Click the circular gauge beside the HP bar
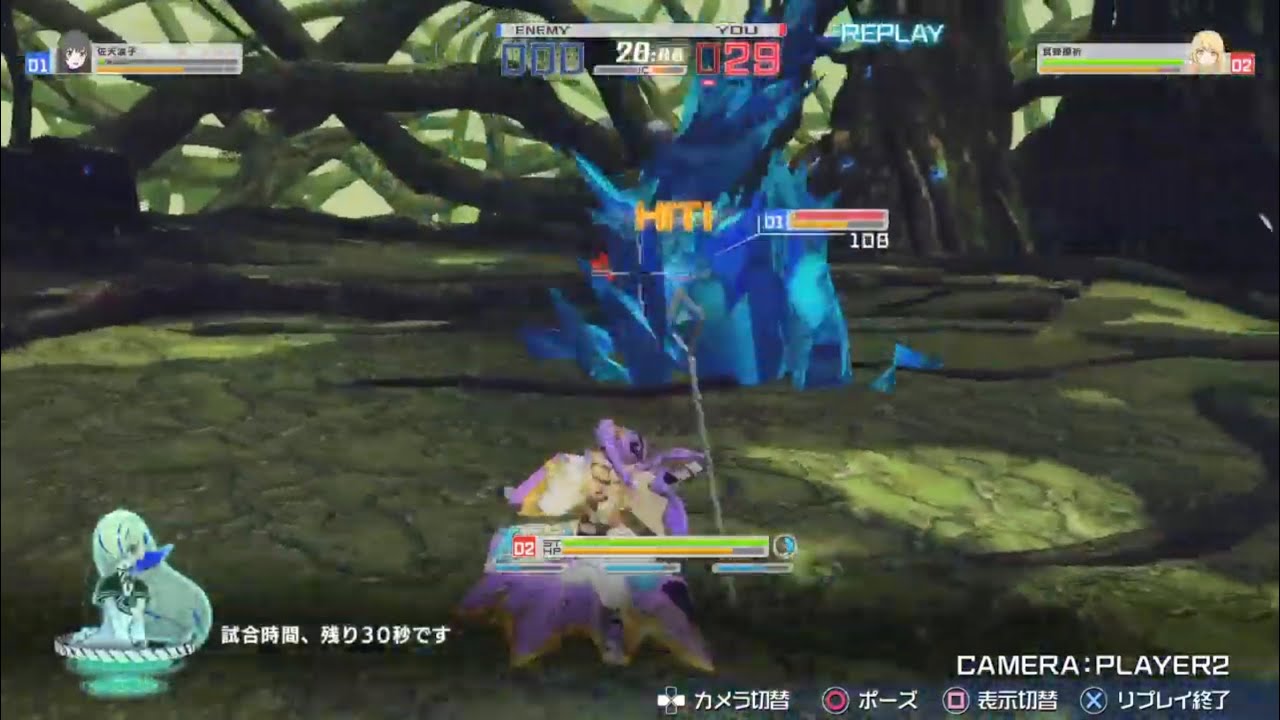 (784, 546)
